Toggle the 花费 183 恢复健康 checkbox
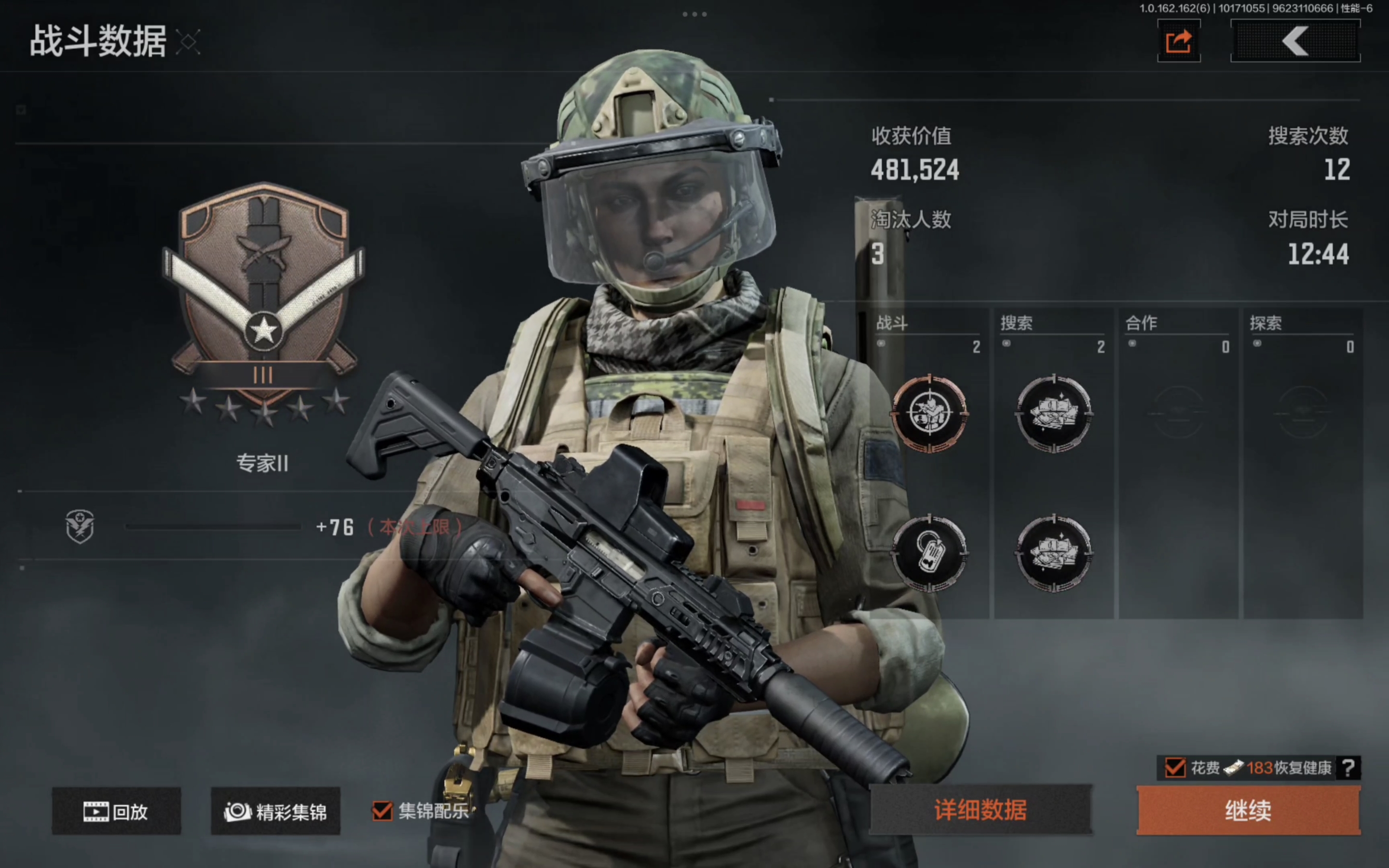1389x868 pixels. click(1174, 768)
